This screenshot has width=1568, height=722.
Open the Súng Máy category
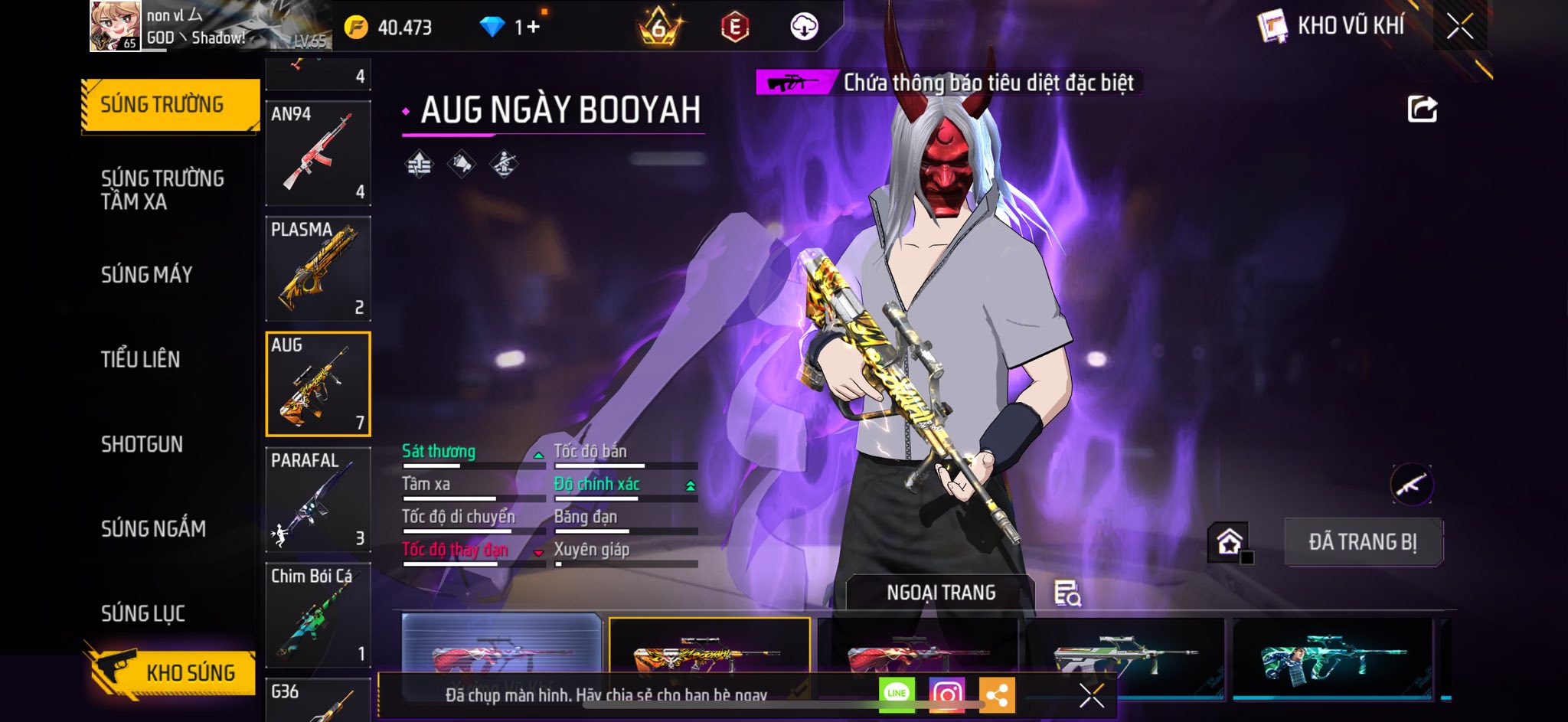coord(147,274)
